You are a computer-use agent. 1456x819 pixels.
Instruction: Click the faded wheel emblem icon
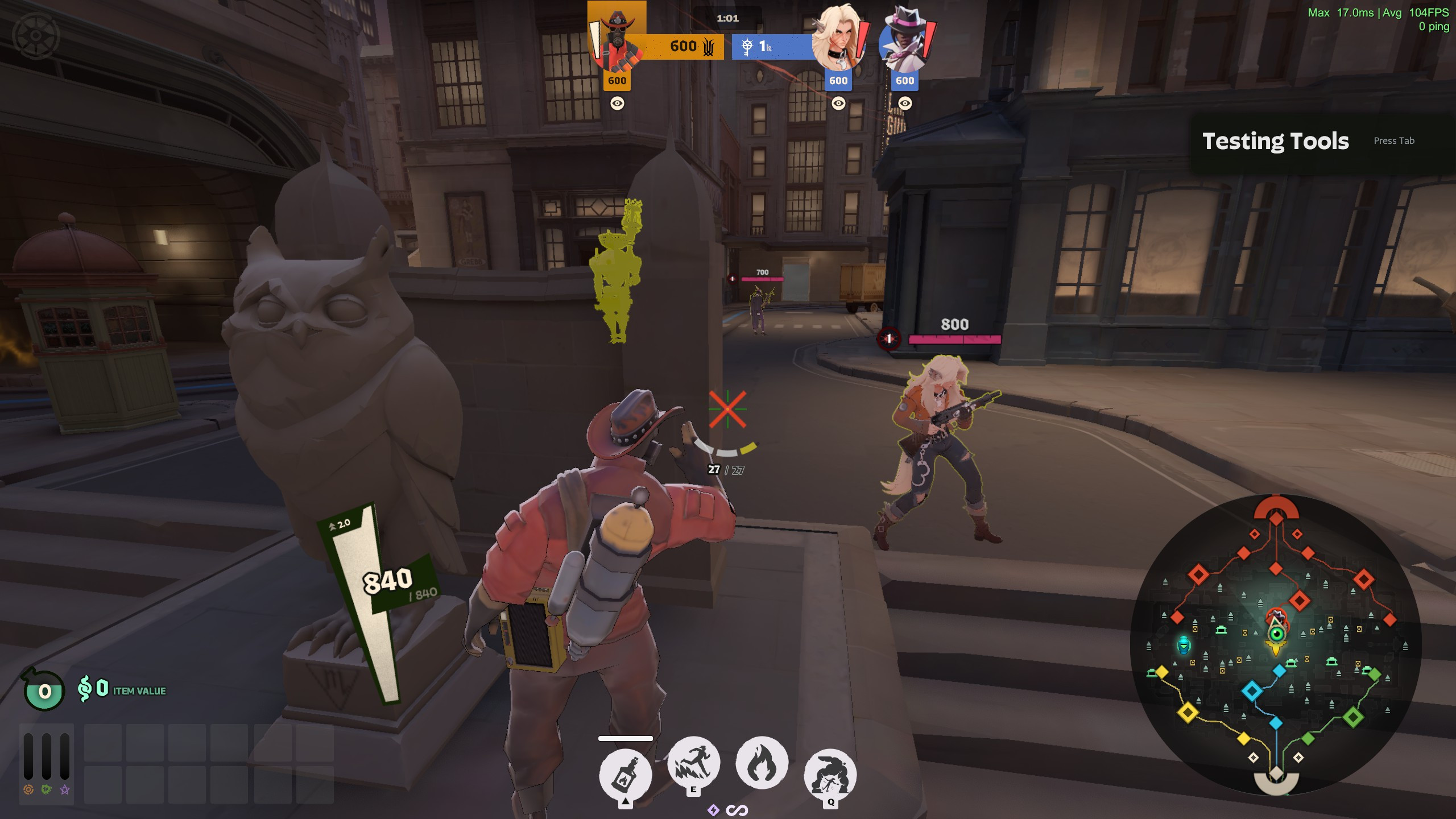(36, 36)
